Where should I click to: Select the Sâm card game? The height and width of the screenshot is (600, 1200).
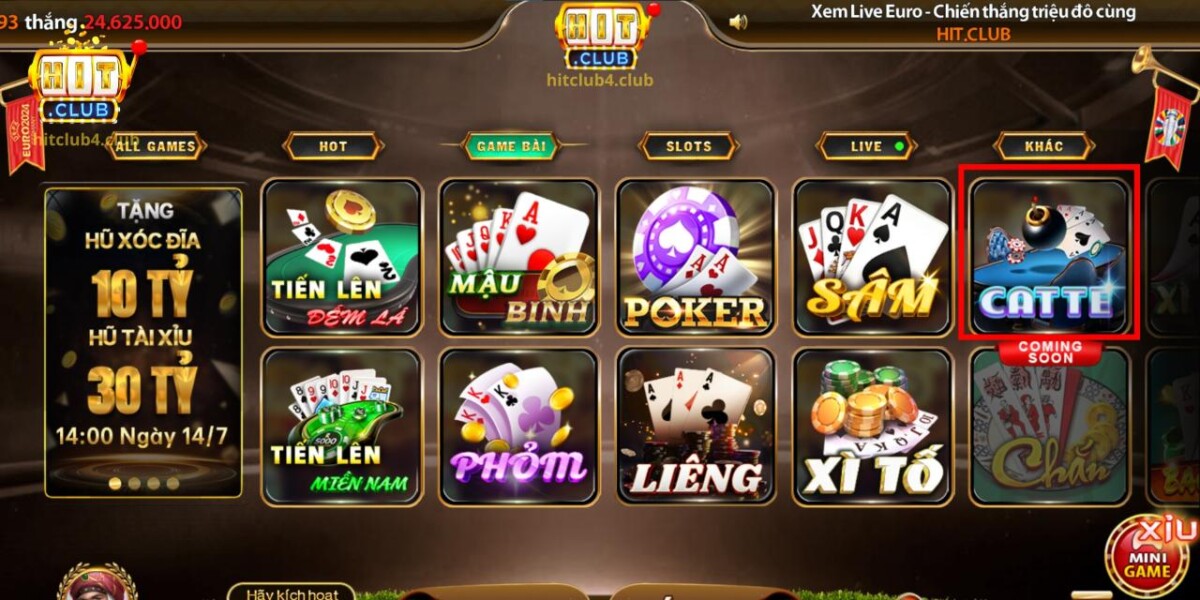[873, 256]
